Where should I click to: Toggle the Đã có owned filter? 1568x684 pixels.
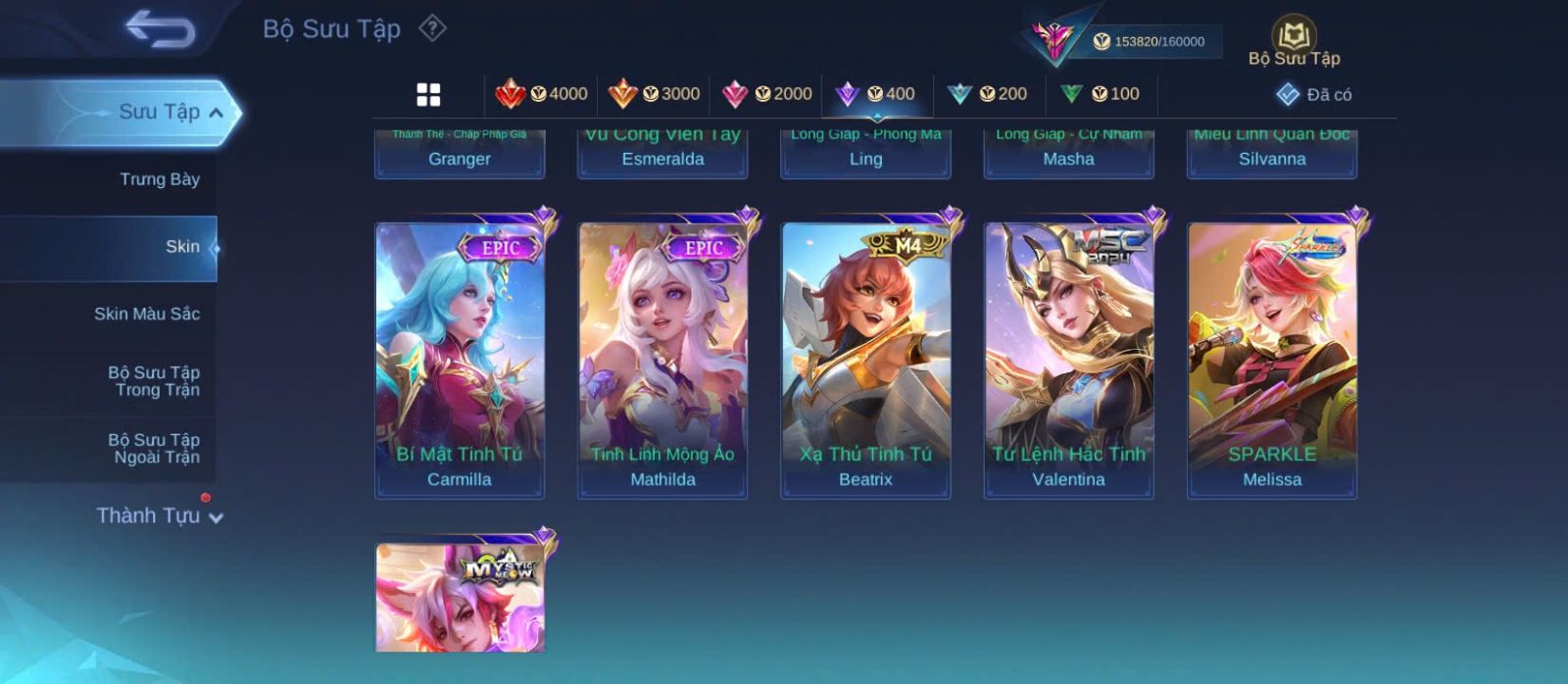(1314, 94)
